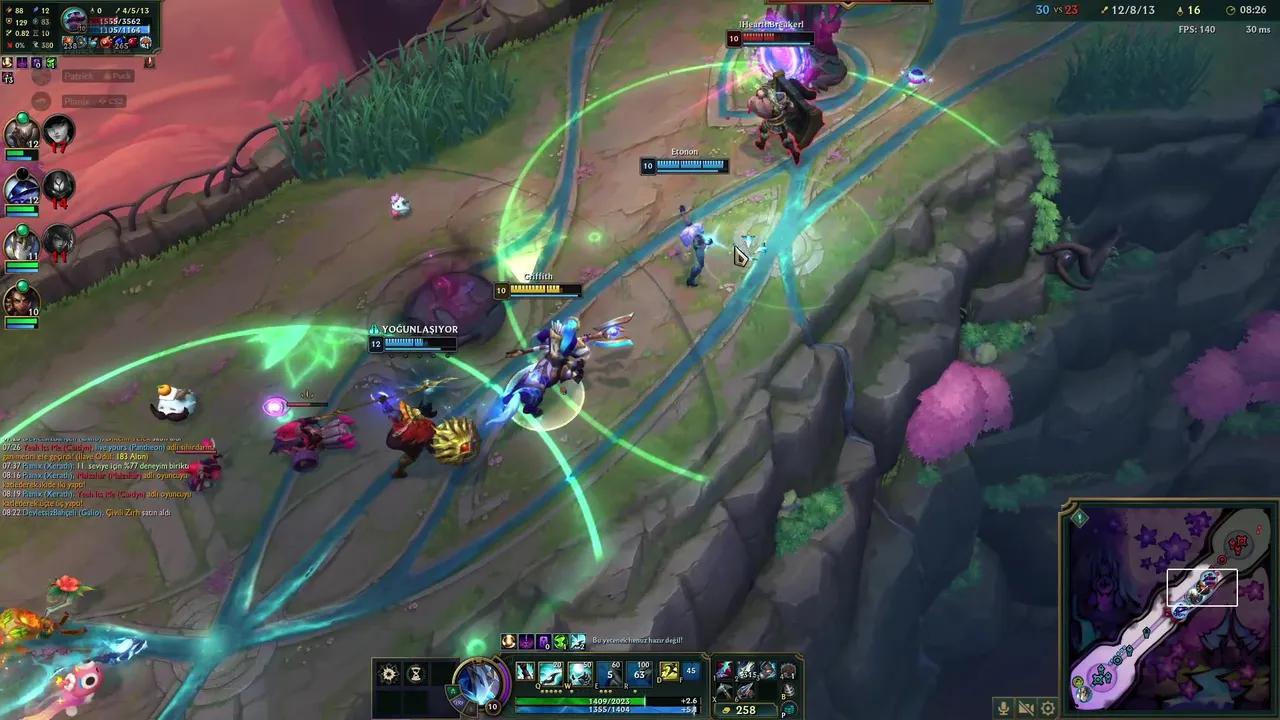1280x720 pixels.
Task: Click the D summoner spell icon
Action: point(668,674)
